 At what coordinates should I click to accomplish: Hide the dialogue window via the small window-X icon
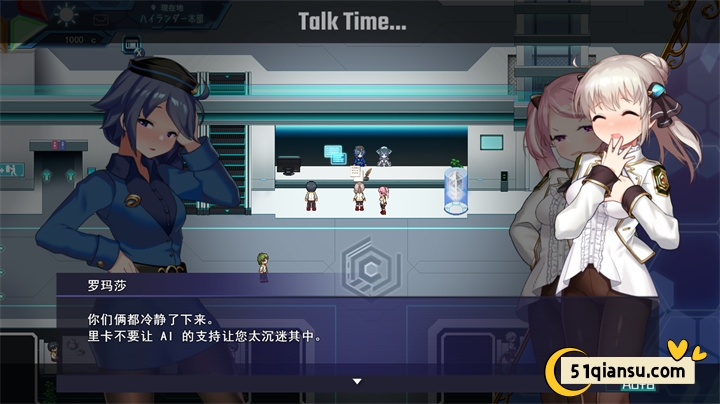tap(131, 45)
